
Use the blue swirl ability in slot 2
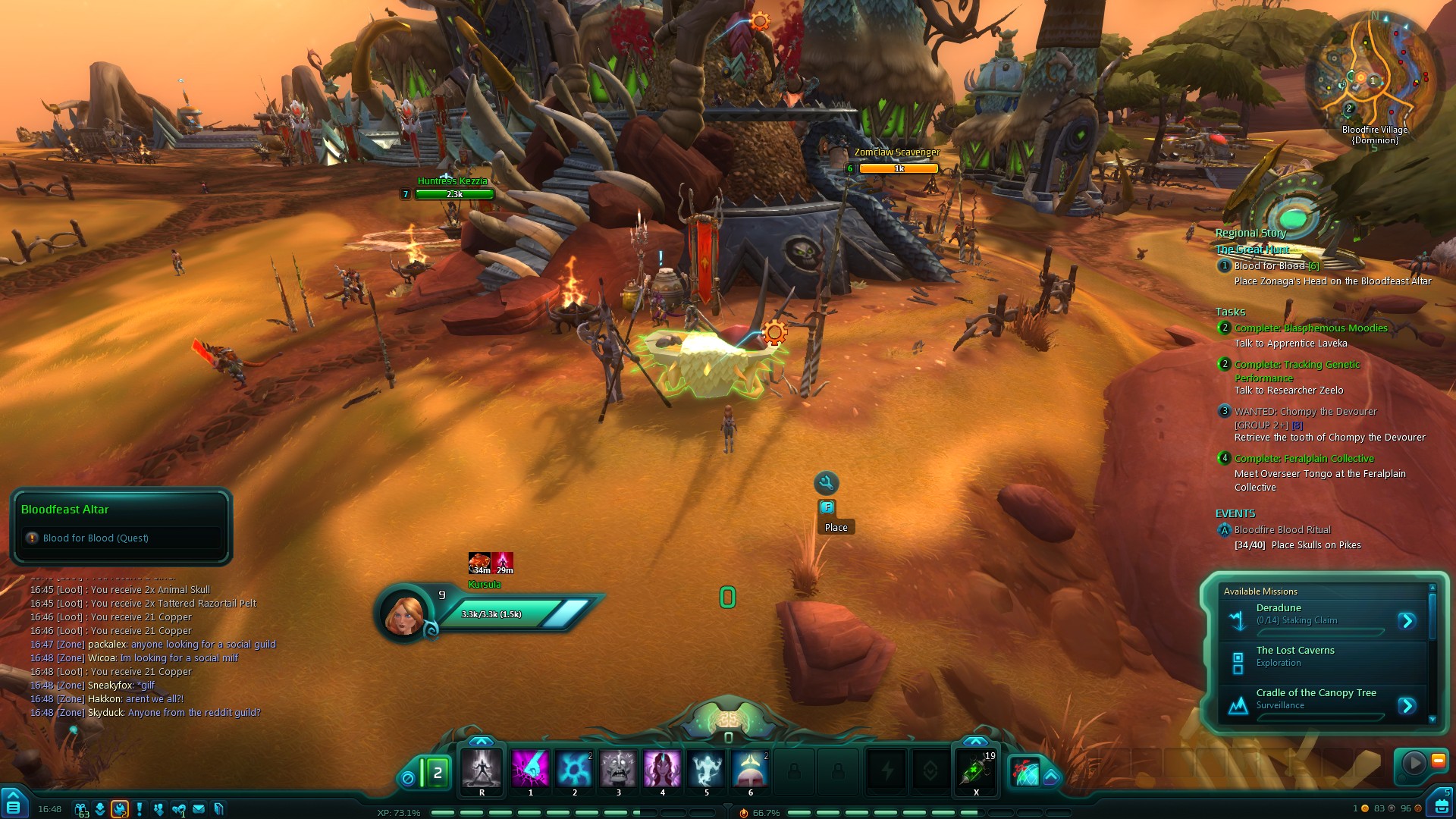tap(574, 769)
